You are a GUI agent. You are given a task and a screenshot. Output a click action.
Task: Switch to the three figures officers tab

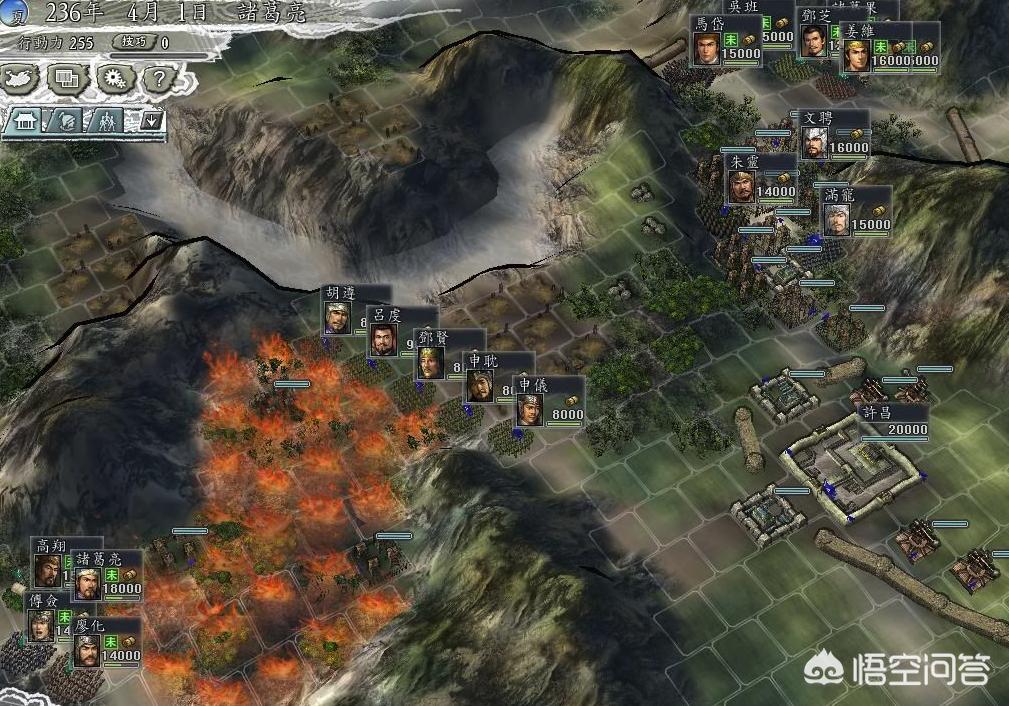107,121
